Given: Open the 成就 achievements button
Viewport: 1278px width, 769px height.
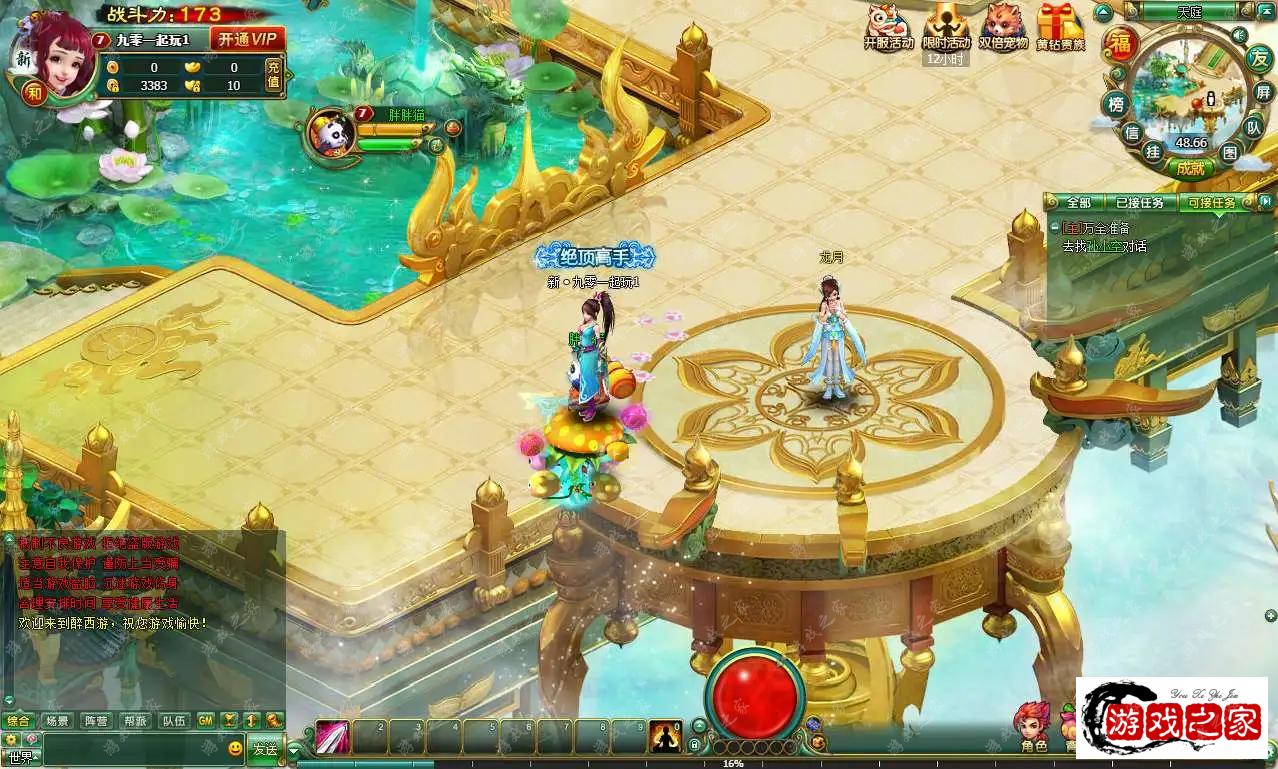Looking at the screenshot, I should 1190,168.
